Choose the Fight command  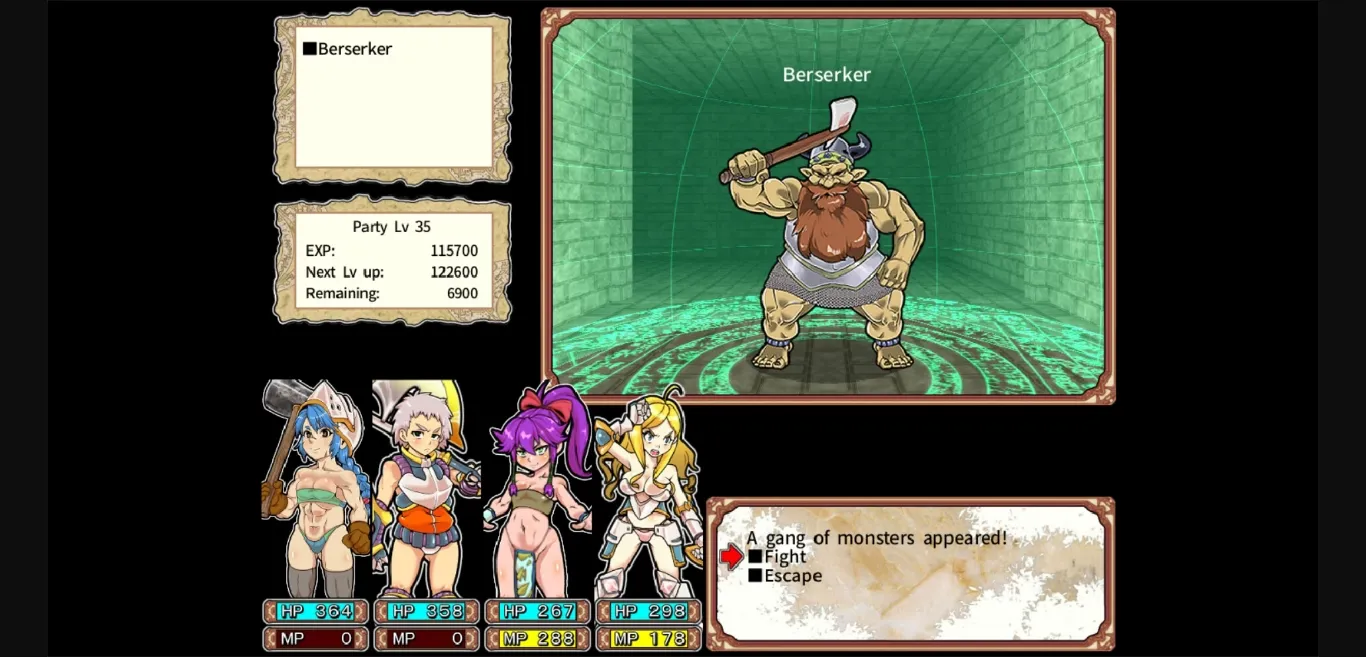(x=784, y=557)
